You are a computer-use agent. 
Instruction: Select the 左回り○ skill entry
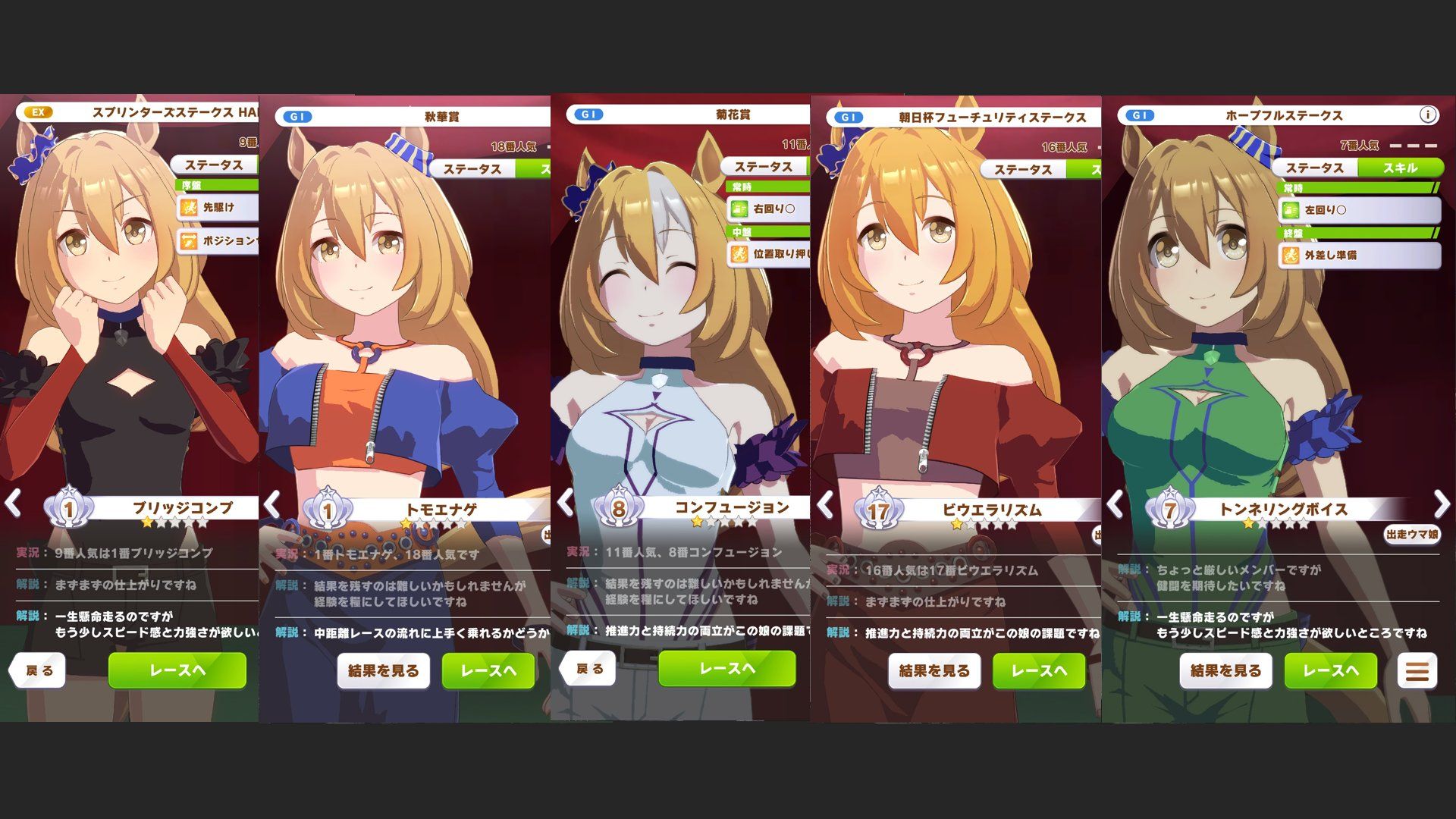coord(1360,209)
